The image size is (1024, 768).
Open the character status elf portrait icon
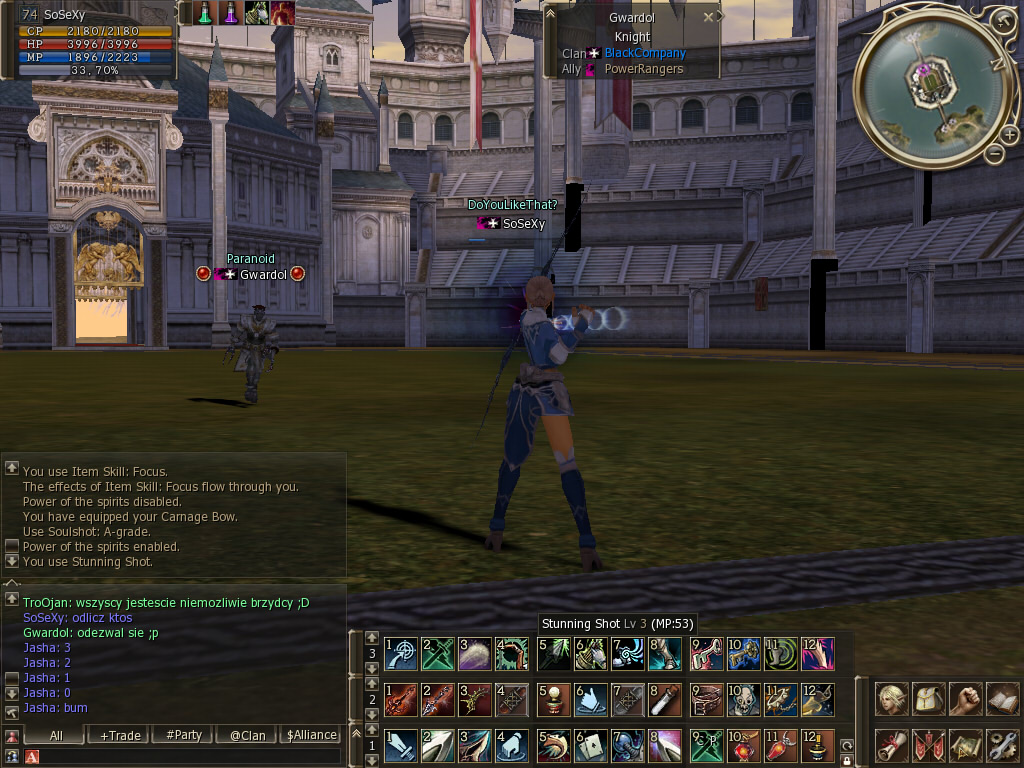tap(892, 698)
